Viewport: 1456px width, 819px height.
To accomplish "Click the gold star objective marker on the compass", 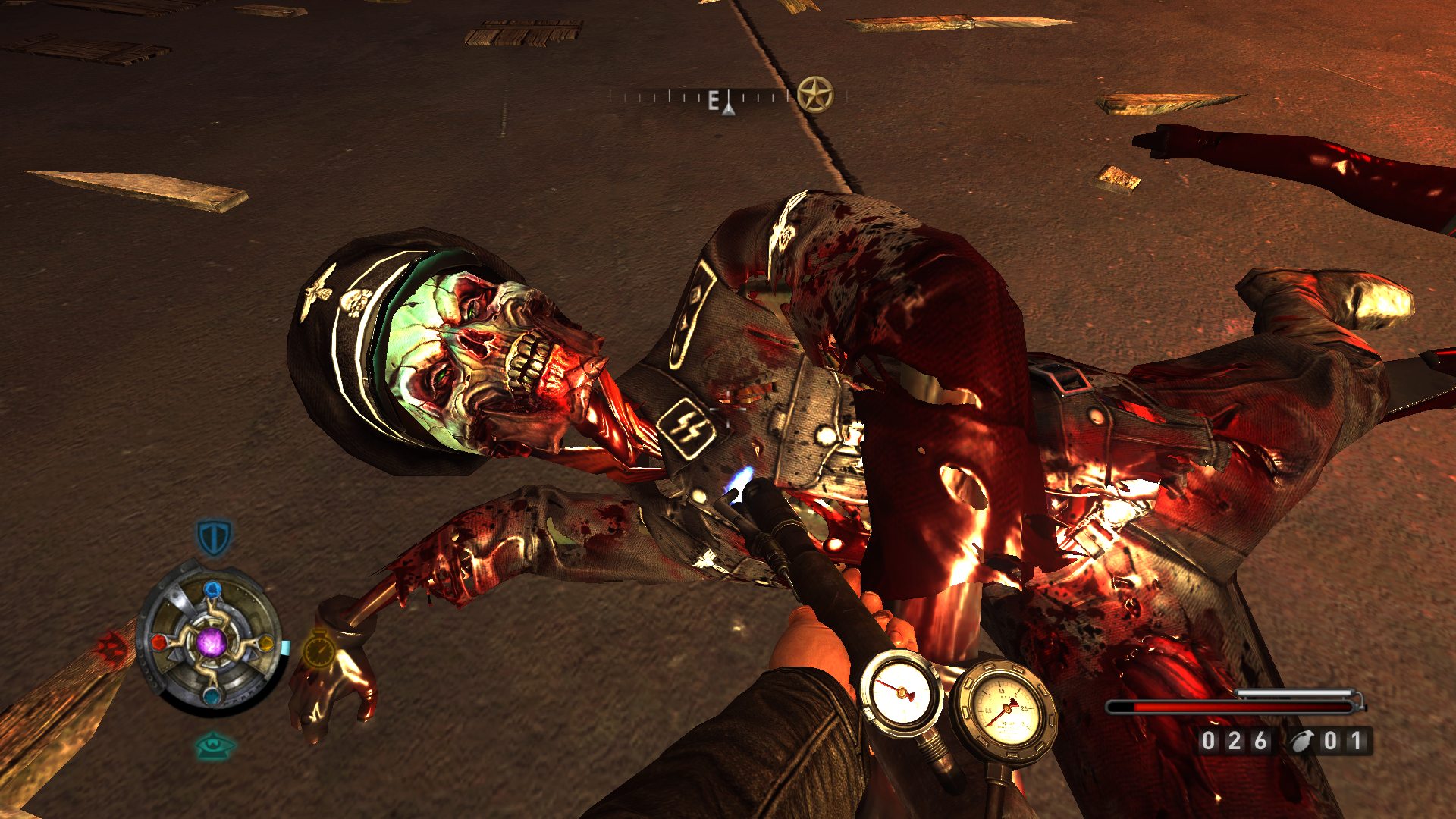I will coord(814,95).
